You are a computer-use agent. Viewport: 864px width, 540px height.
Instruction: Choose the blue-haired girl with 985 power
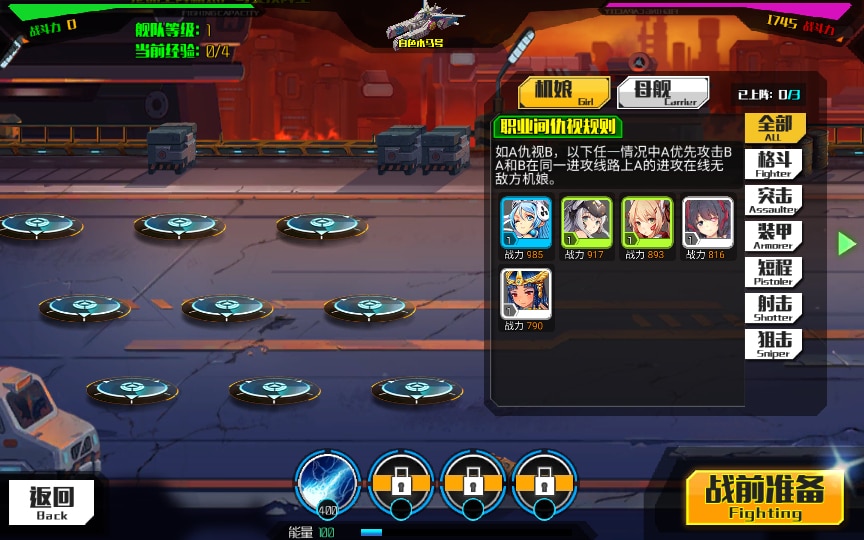pyautogui.click(x=526, y=222)
